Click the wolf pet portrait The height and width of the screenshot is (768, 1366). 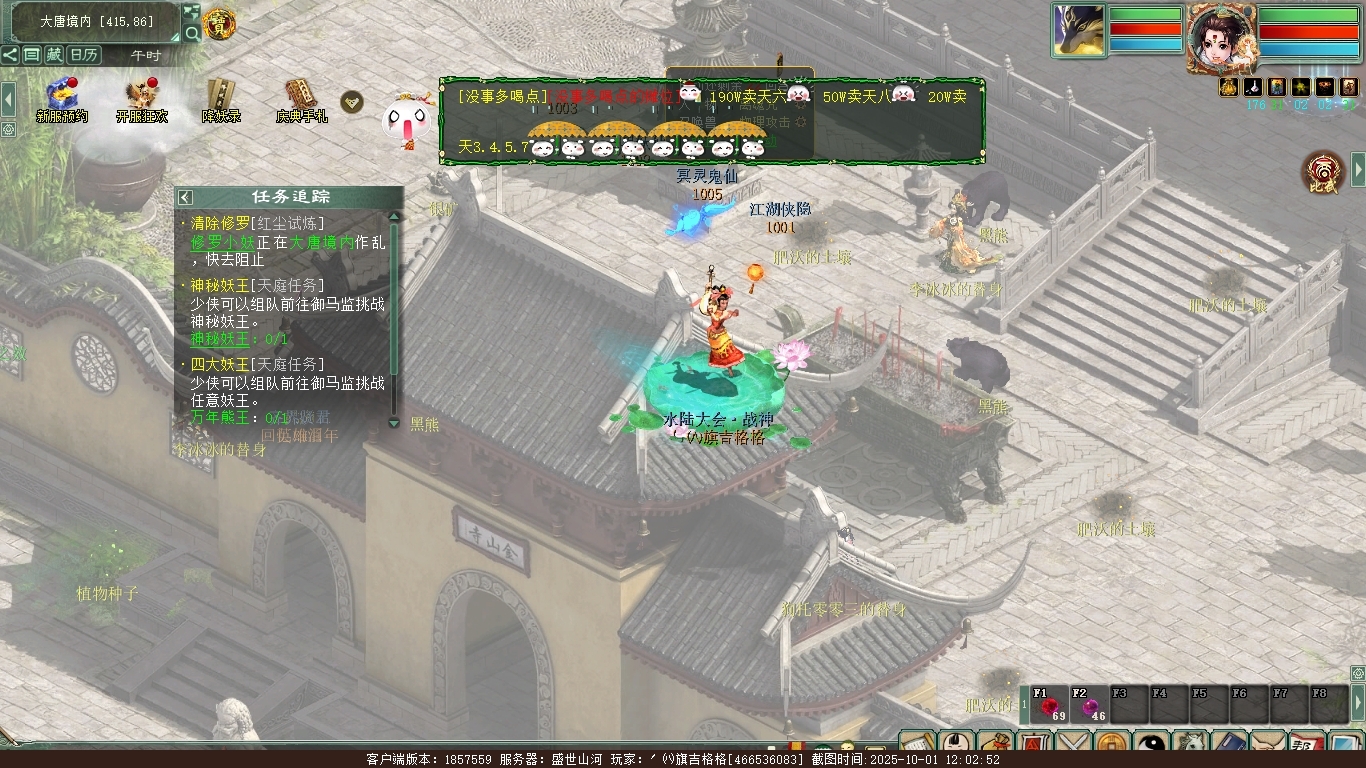coord(1078,30)
